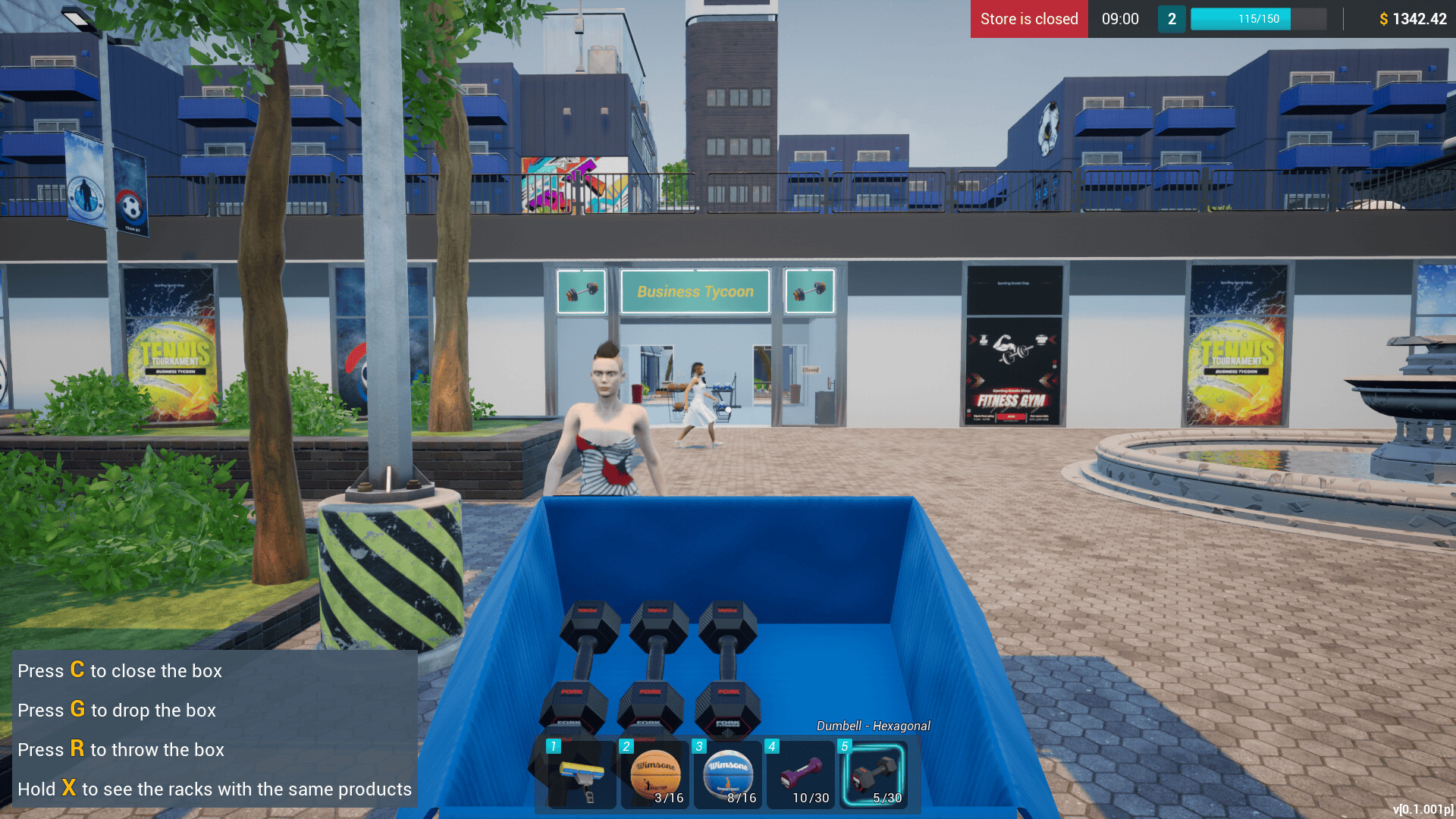Toggle the "Store is closed" status banner

click(x=1028, y=19)
